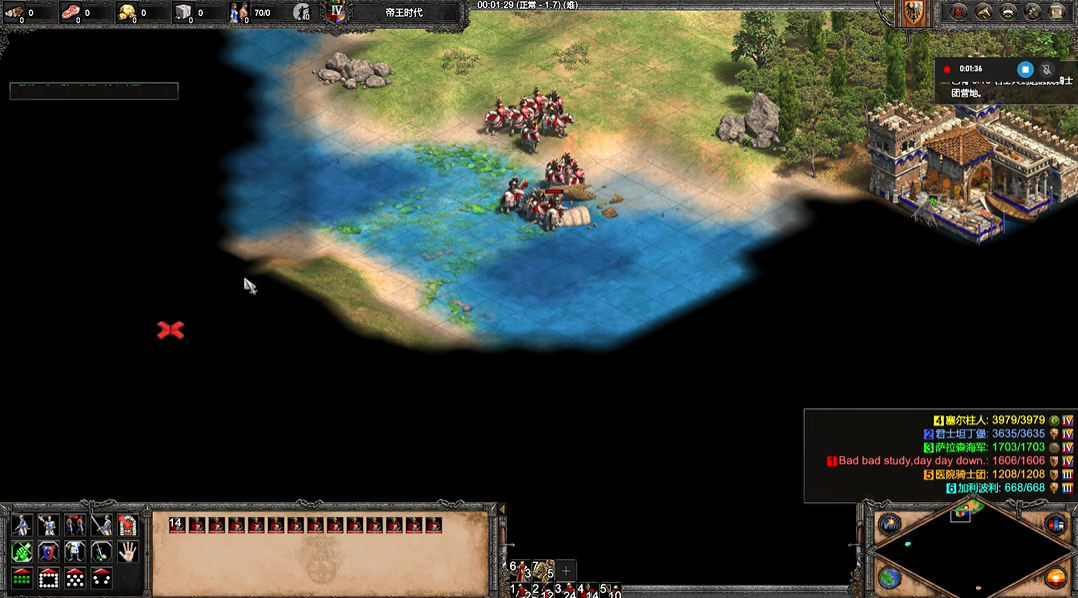Viewport: 1078px width, 598px height.
Task: Add a control group with plus button
Action: (566, 570)
